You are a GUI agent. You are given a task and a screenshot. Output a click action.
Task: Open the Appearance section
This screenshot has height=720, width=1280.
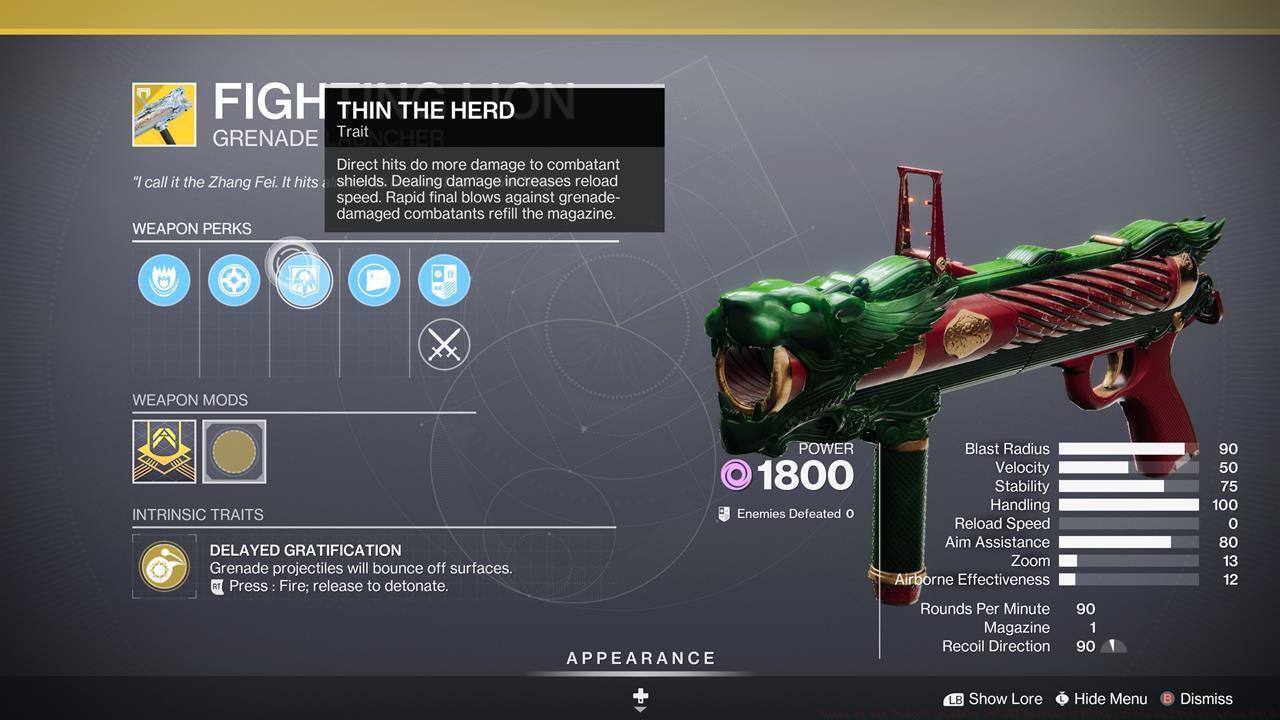(641, 659)
